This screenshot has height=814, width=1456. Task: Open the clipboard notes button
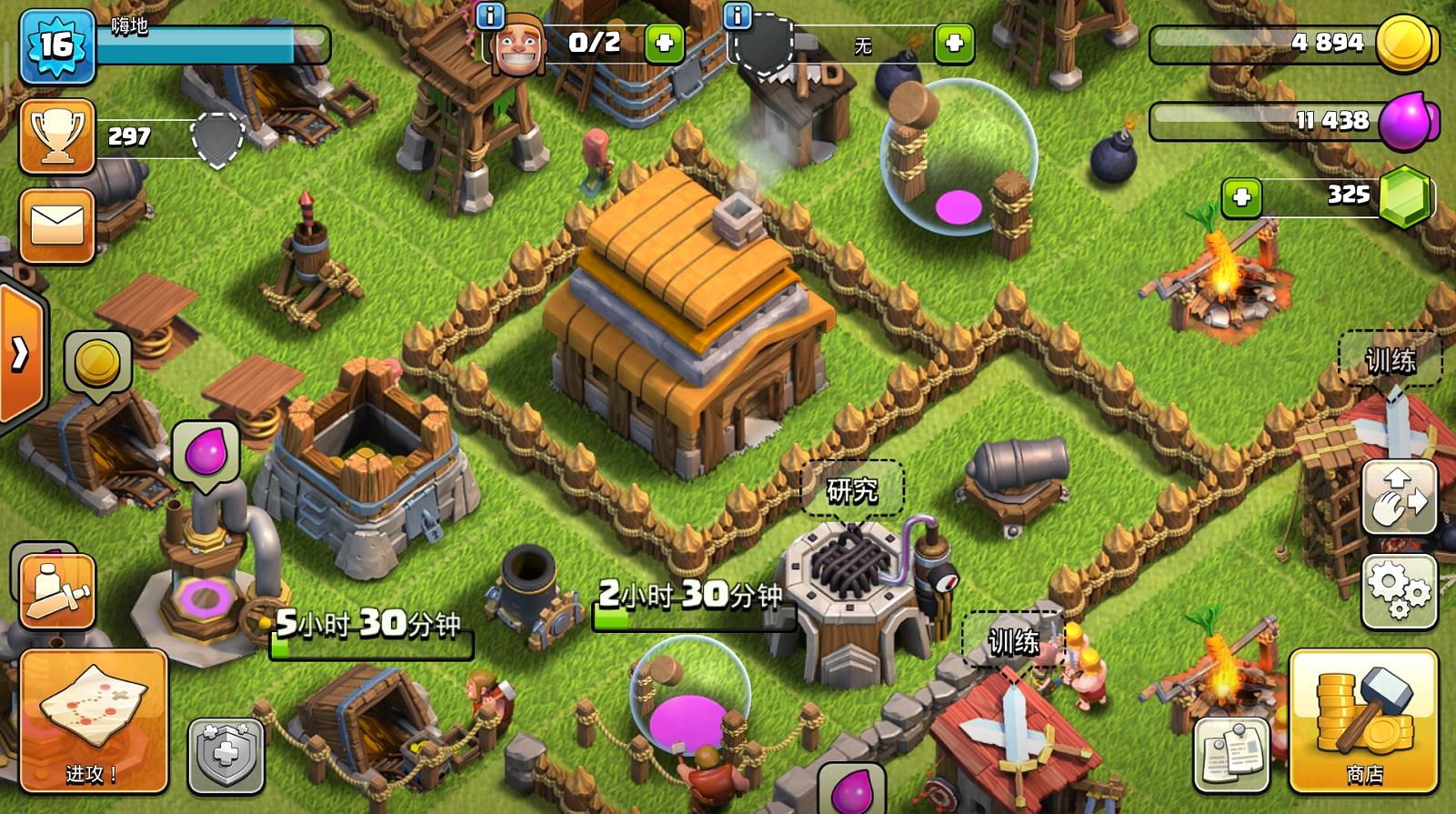tap(1230, 754)
